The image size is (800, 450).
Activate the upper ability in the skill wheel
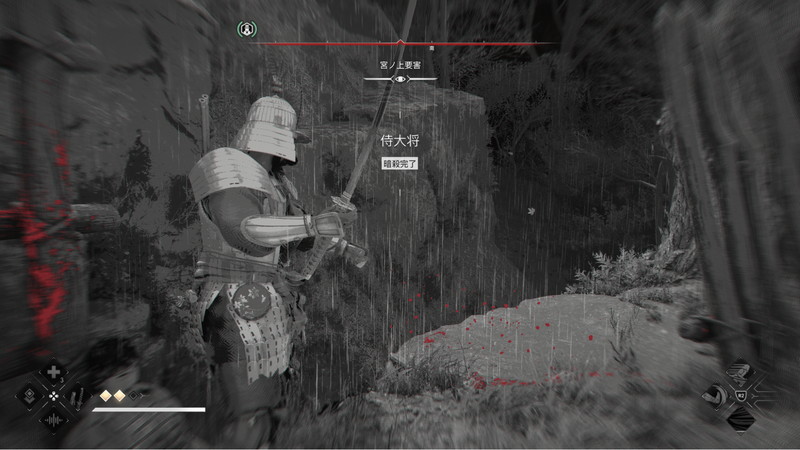coord(740,372)
